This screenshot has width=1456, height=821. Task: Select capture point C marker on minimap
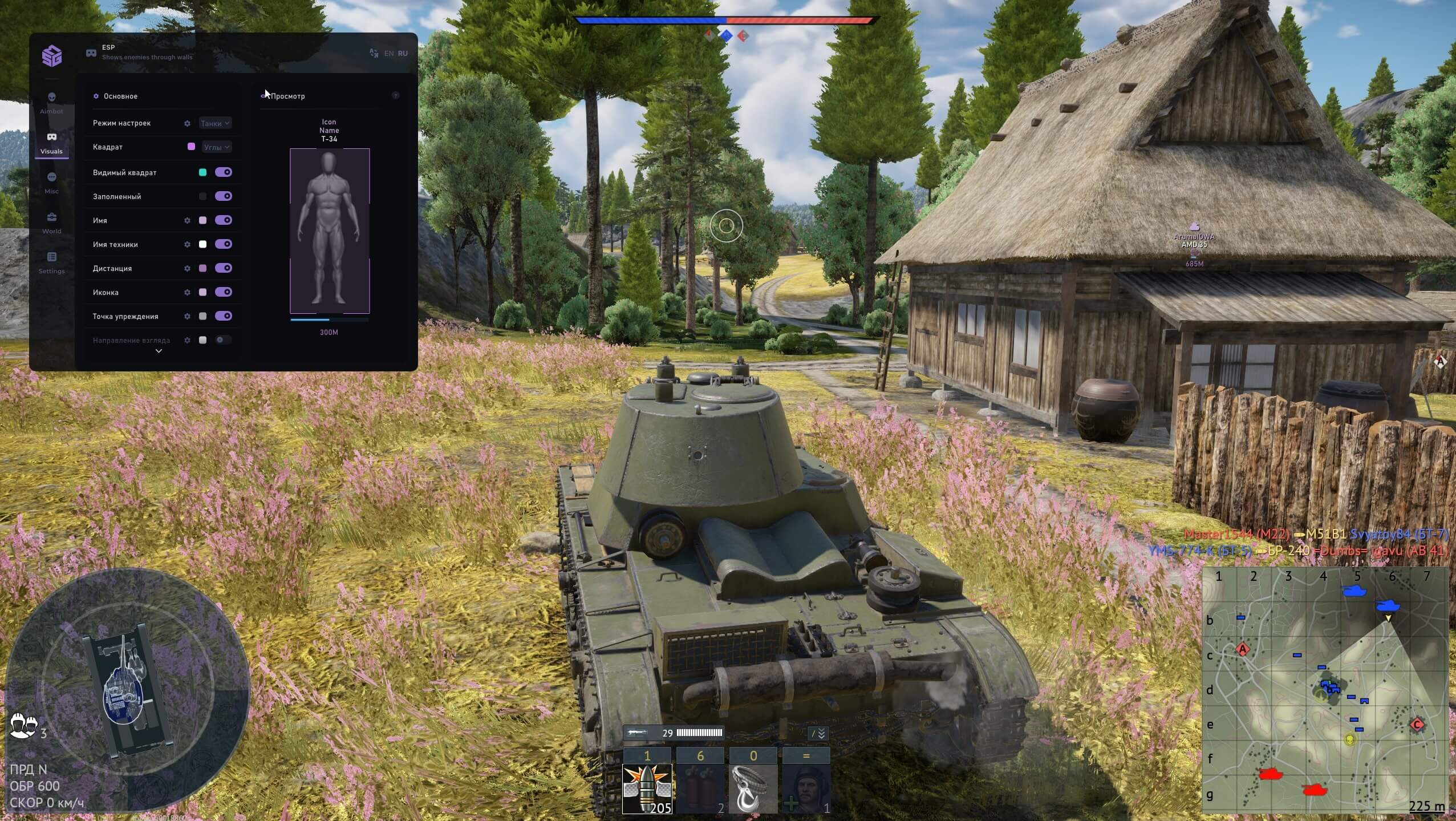(1417, 725)
